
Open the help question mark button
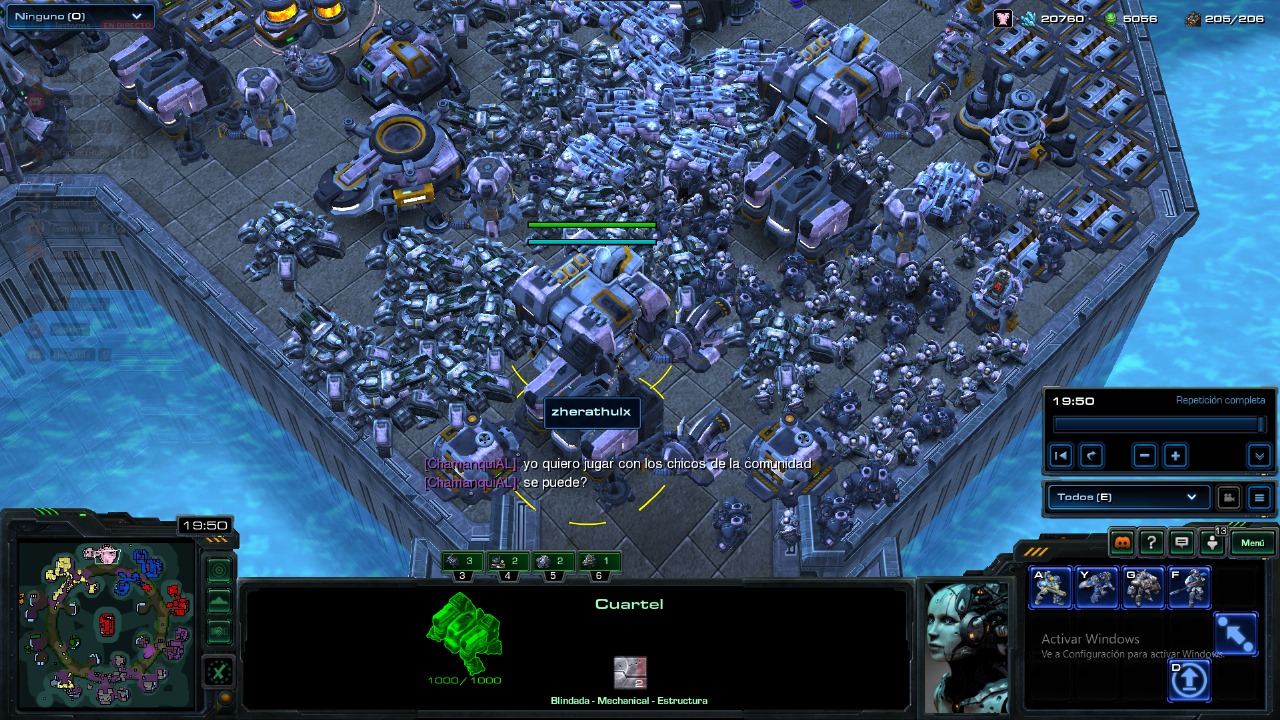(1152, 543)
